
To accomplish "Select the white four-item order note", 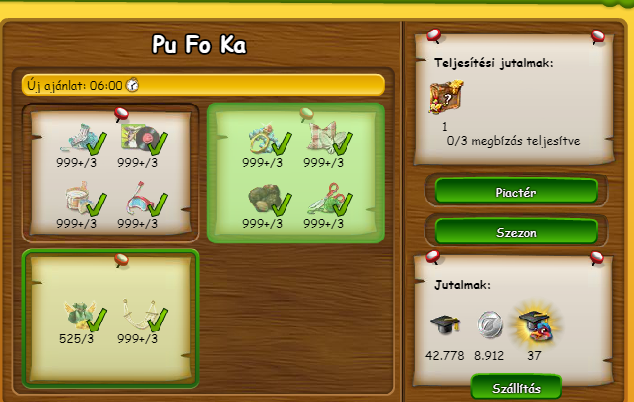I will [x=111, y=172].
